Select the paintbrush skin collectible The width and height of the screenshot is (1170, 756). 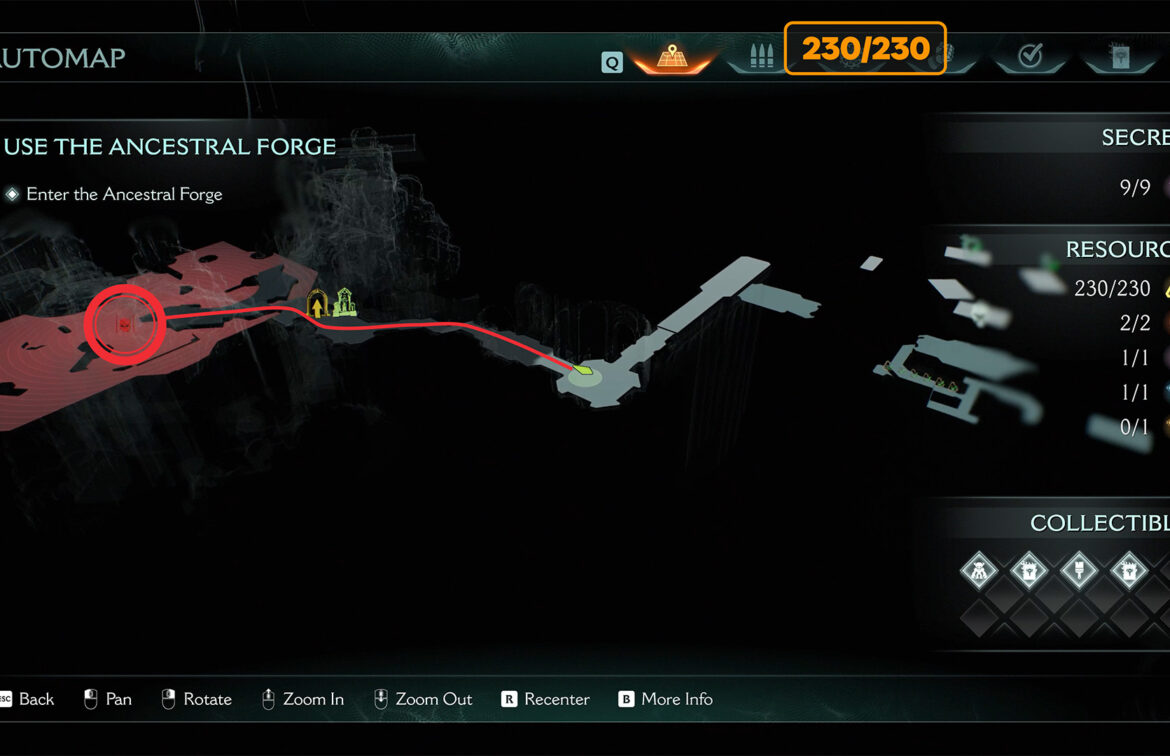[1079, 572]
